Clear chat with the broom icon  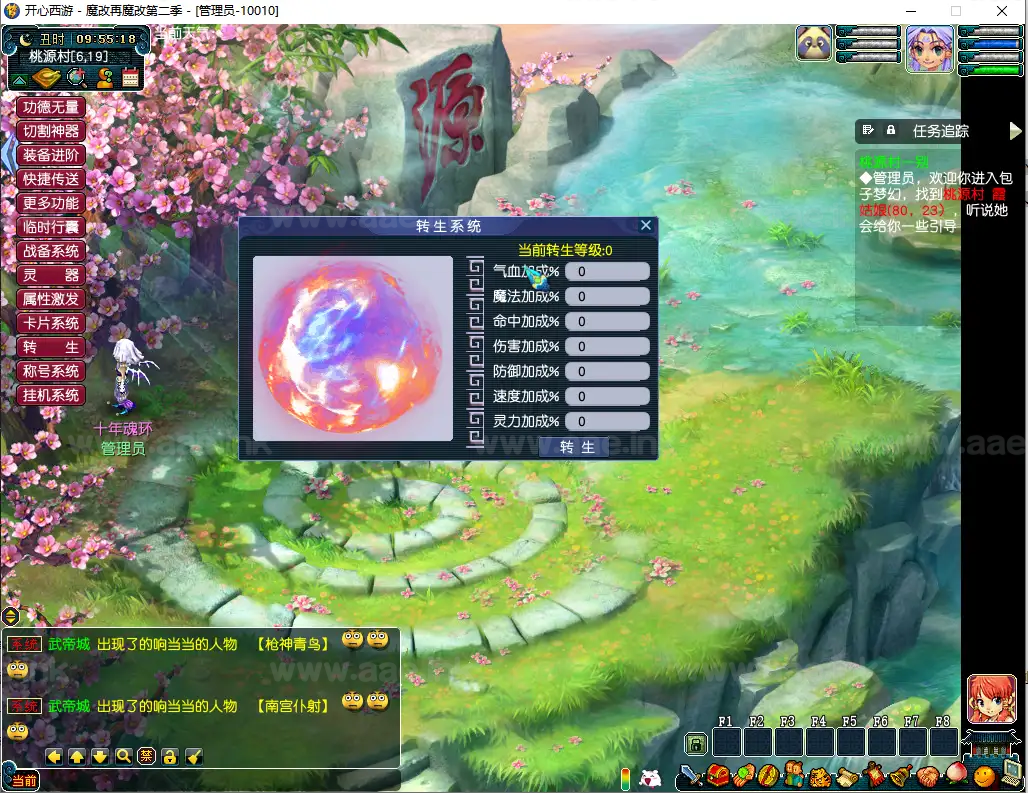pos(193,756)
